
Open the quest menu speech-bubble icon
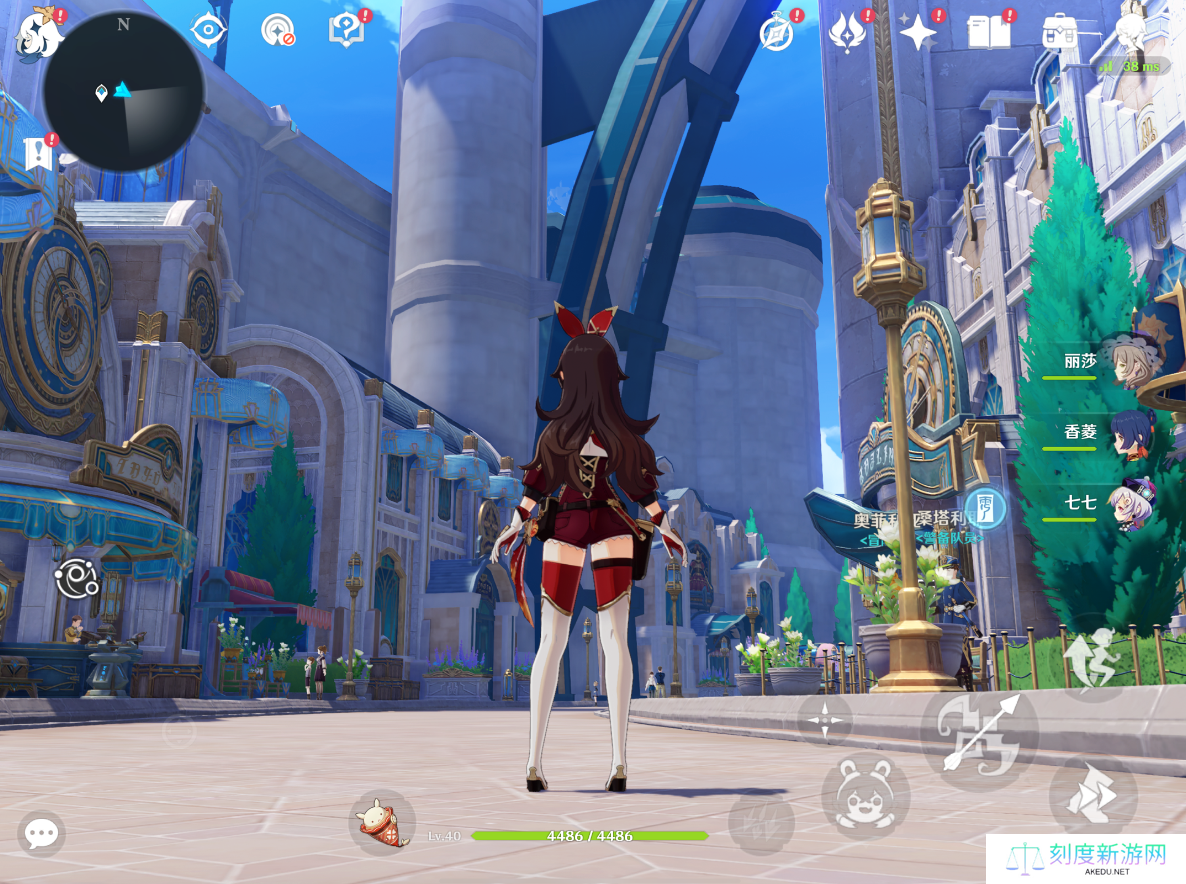tap(346, 30)
